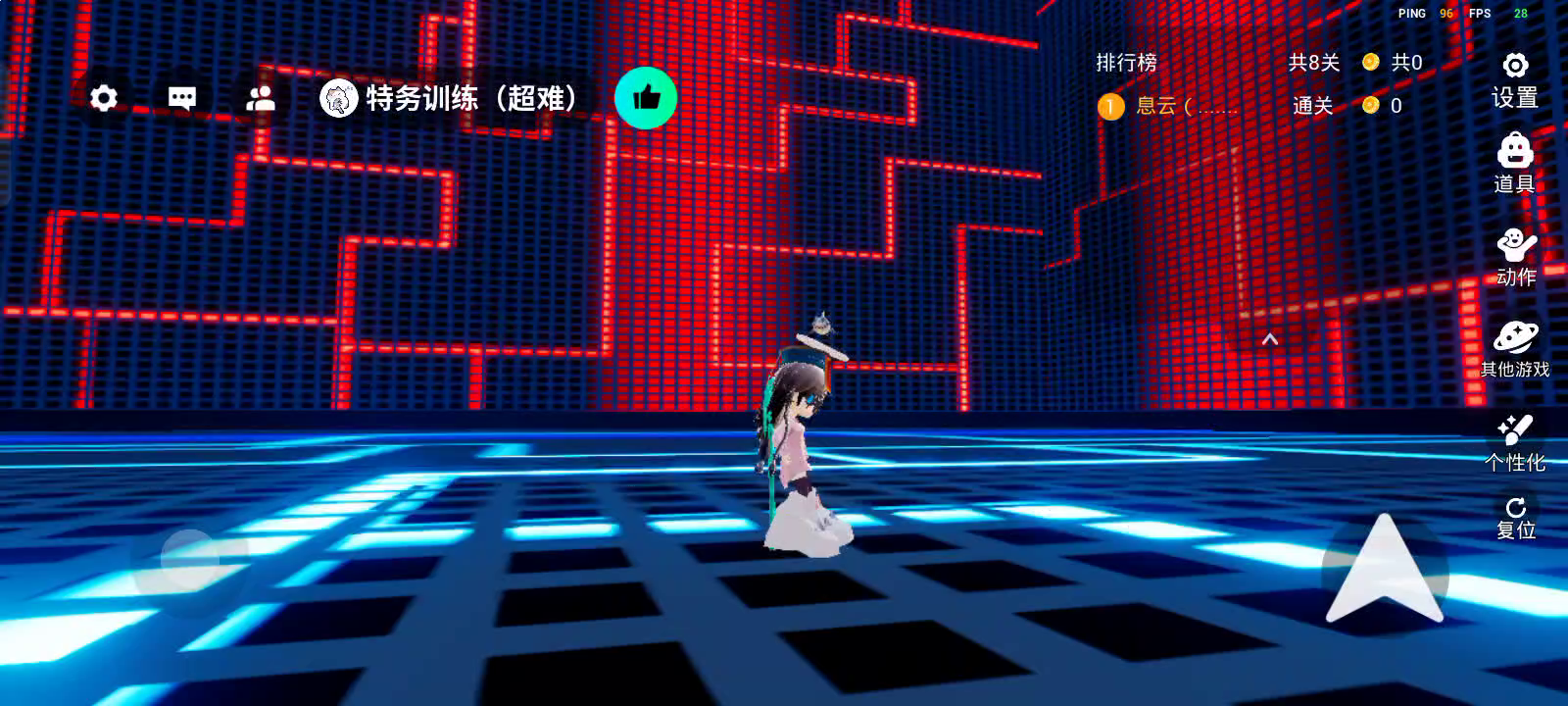1568x706 pixels.
Task: Open the 个性化 customization menu
Action: [1515, 443]
